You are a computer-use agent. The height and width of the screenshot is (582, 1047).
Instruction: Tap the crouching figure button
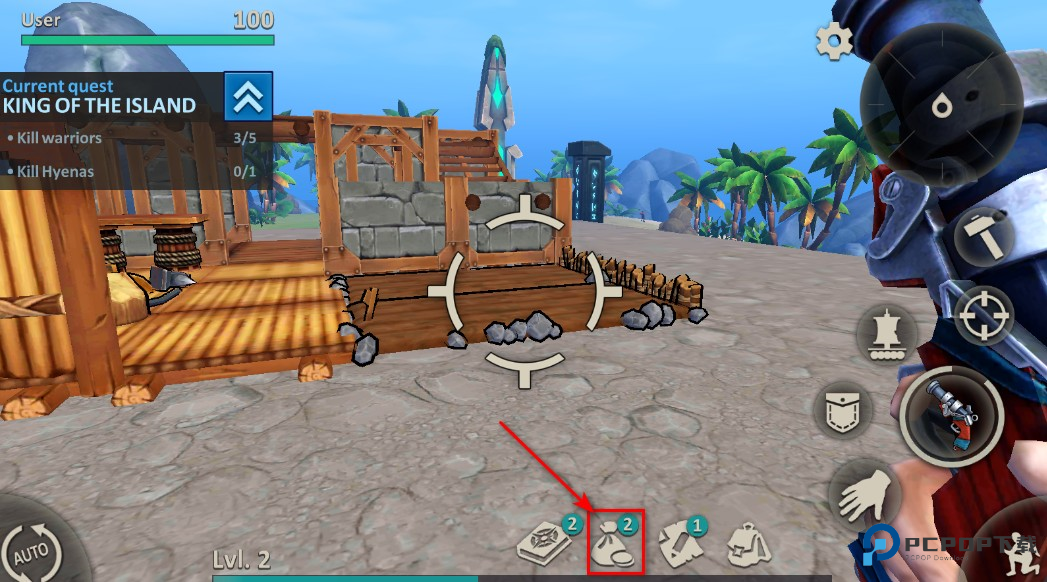1015,550
